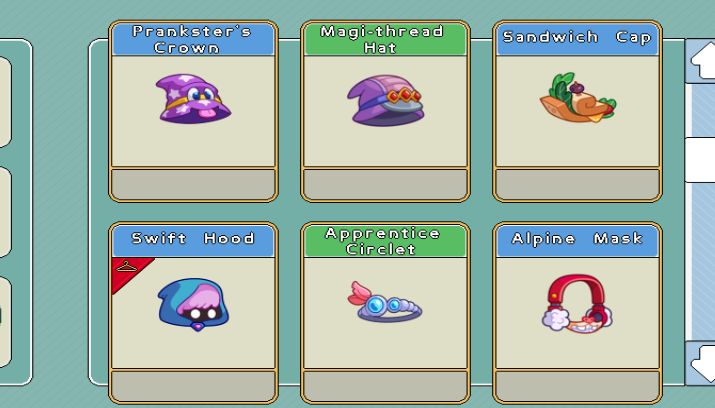Click the scroll up arrow
This screenshot has height=408, width=715.
702,62
